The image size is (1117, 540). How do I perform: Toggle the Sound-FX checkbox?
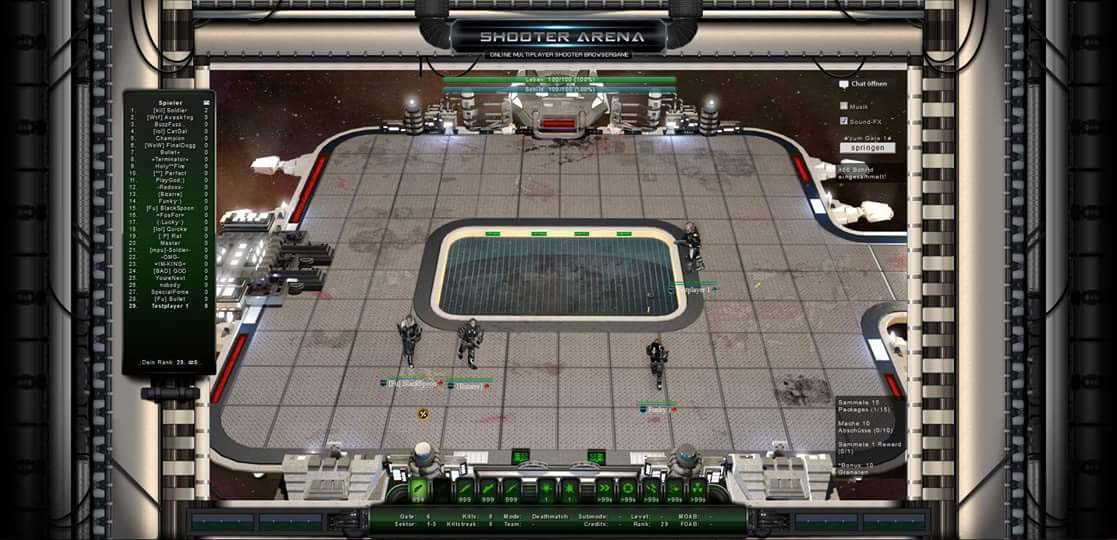(845, 121)
